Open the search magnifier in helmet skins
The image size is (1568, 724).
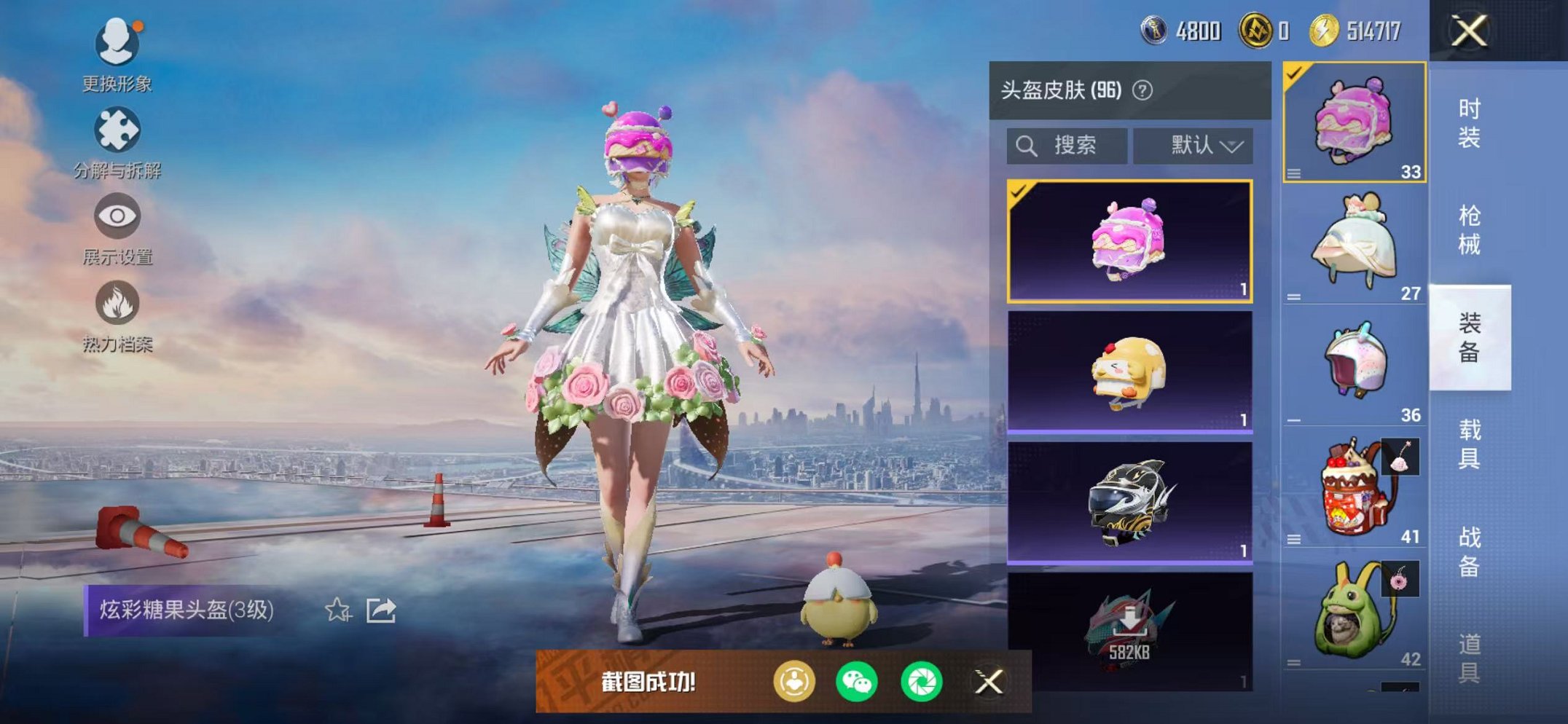(x=1028, y=144)
